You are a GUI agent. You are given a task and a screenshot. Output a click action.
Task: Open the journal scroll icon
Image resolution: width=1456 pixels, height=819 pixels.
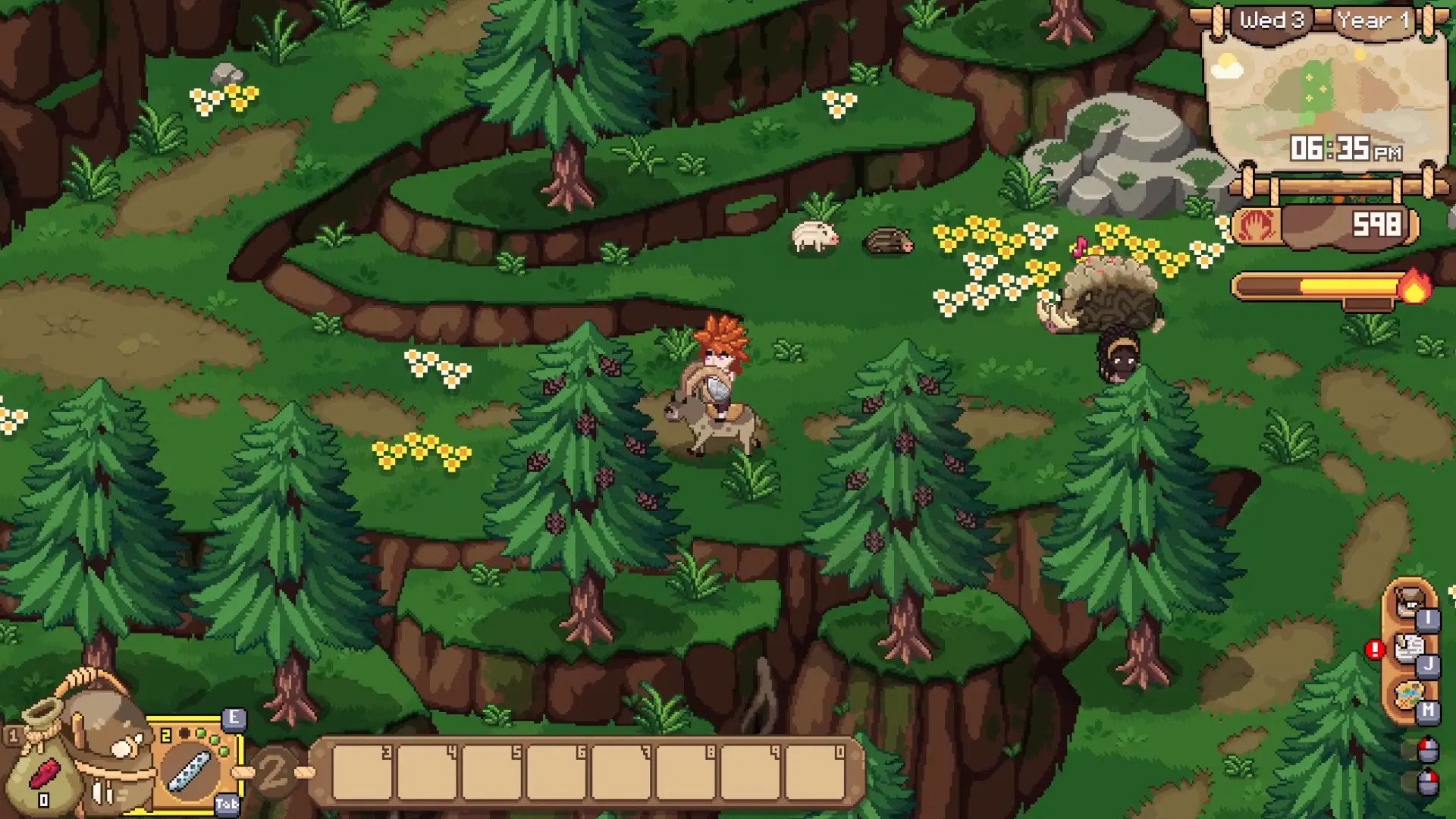point(1409,649)
